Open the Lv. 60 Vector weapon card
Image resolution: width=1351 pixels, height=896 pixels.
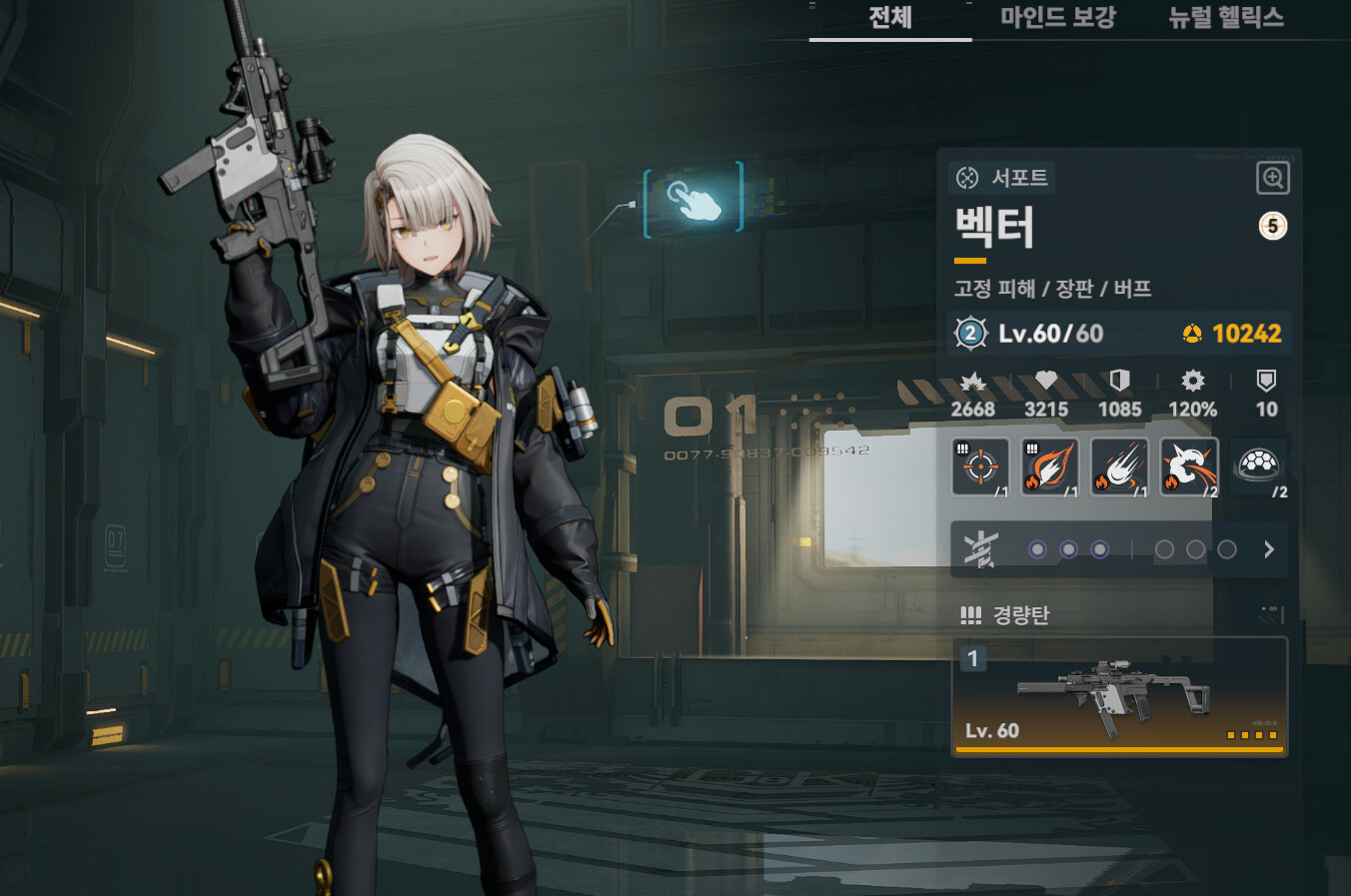click(1119, 696)
